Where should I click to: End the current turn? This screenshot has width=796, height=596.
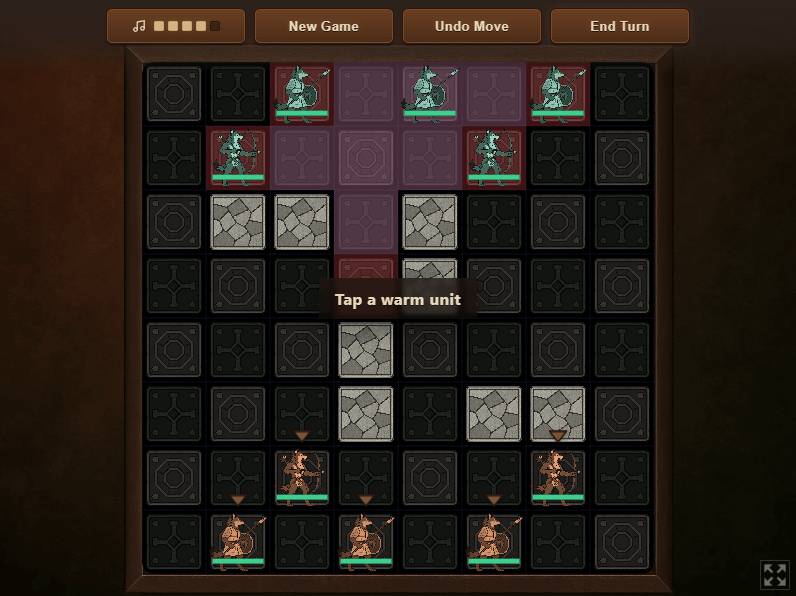[x=619, y=27]
